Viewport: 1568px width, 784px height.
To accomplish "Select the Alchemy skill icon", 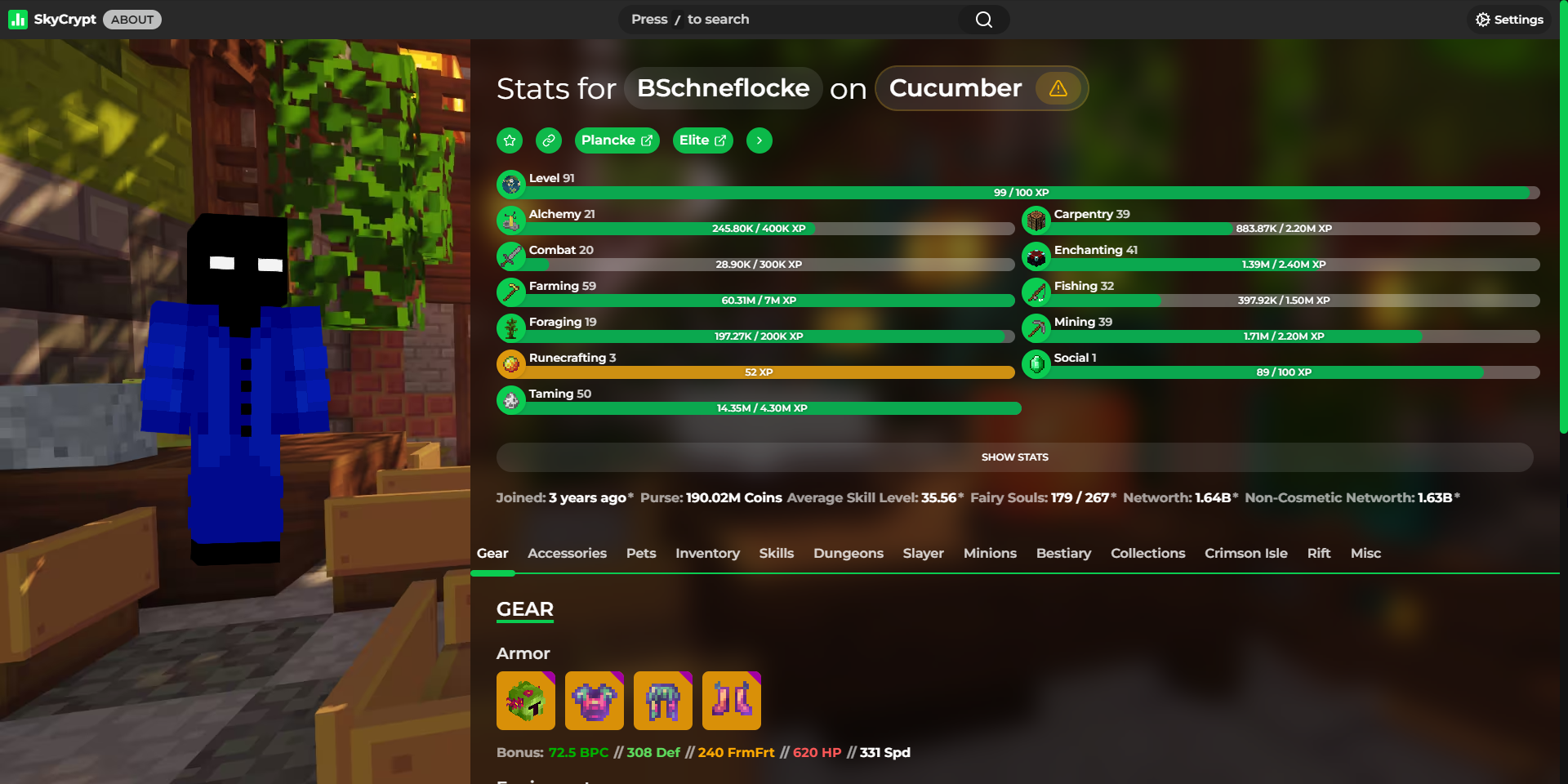I will 511,220.
